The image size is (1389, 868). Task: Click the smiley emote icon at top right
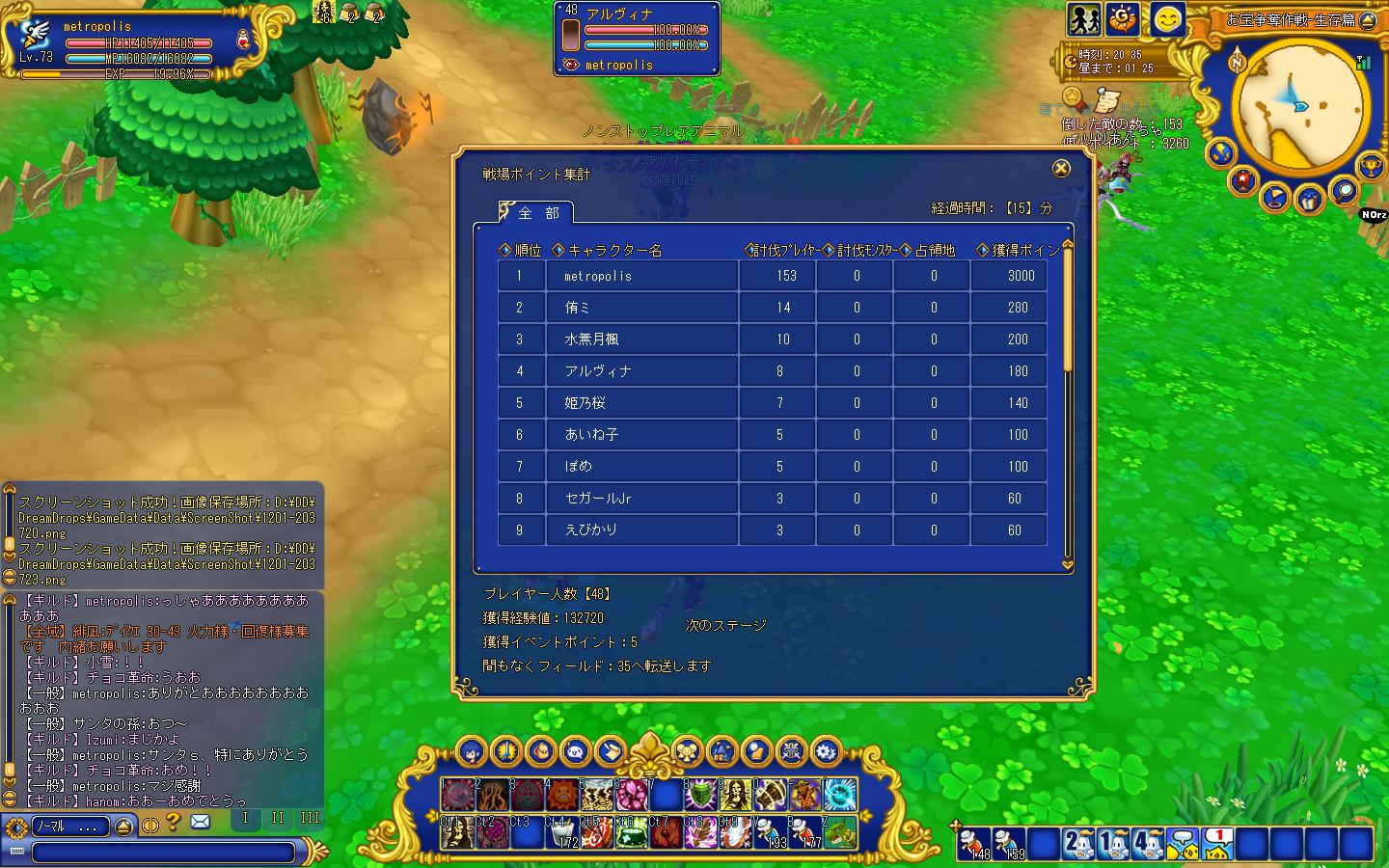[1166, 21]
